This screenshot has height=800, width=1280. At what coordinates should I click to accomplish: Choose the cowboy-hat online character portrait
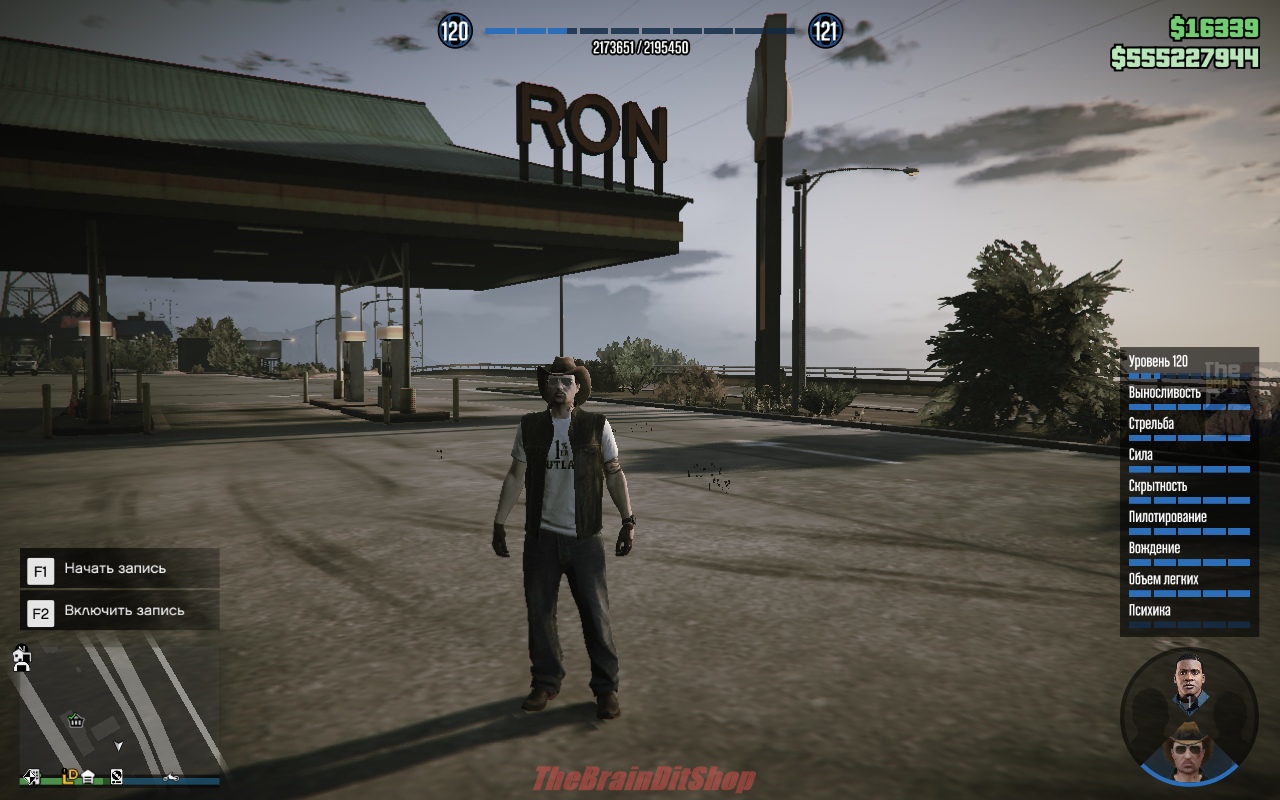[x=1190, y=752]
